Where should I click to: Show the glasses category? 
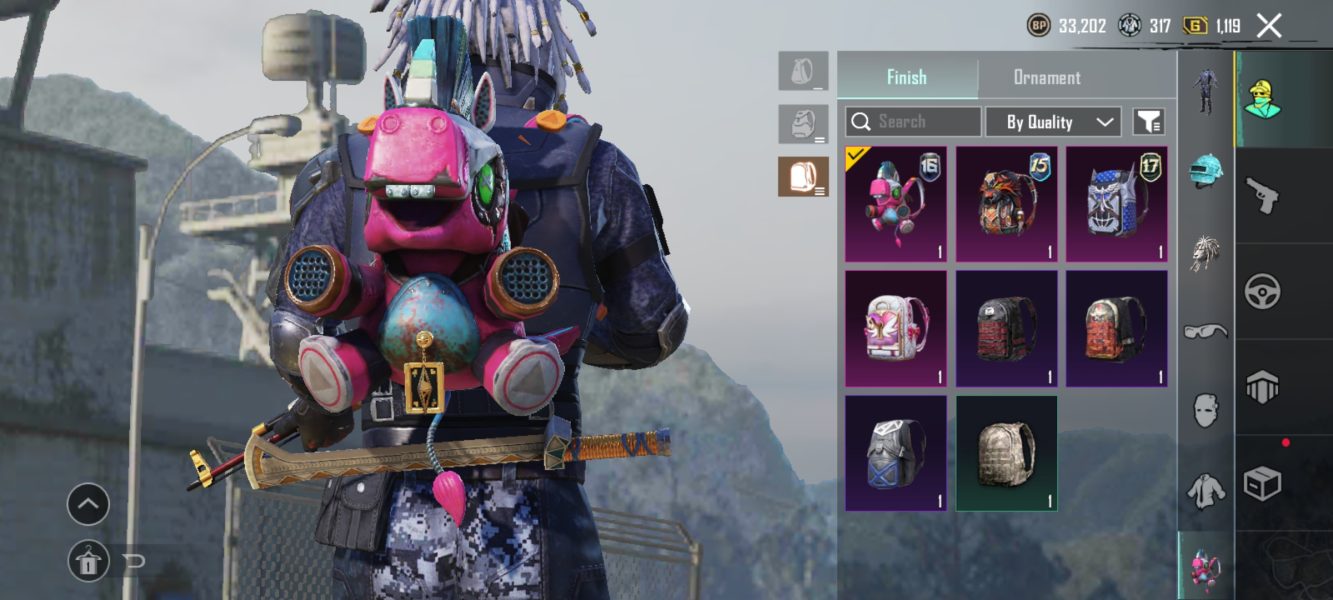1207,330
